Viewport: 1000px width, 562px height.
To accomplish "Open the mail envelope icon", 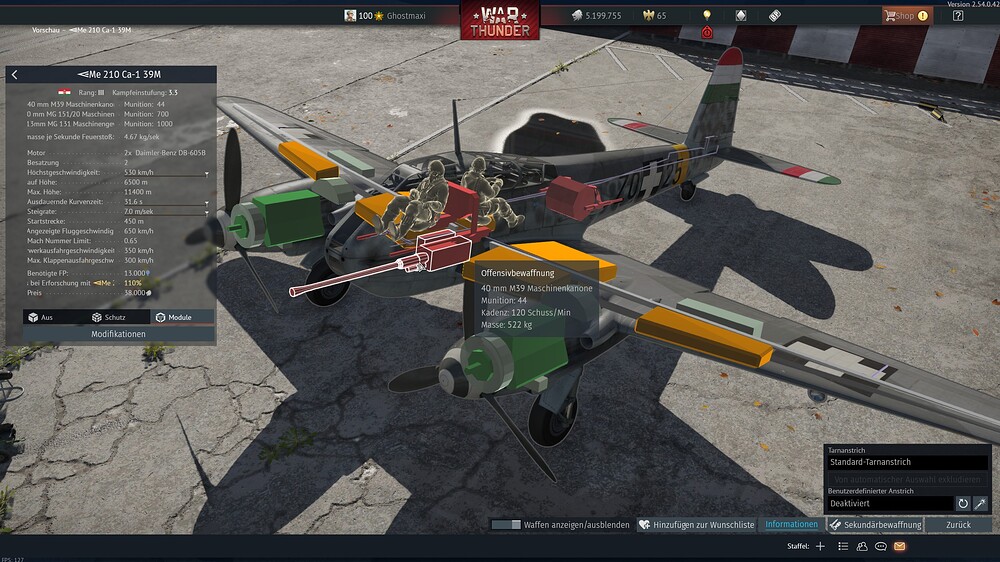I will point(899,546).
